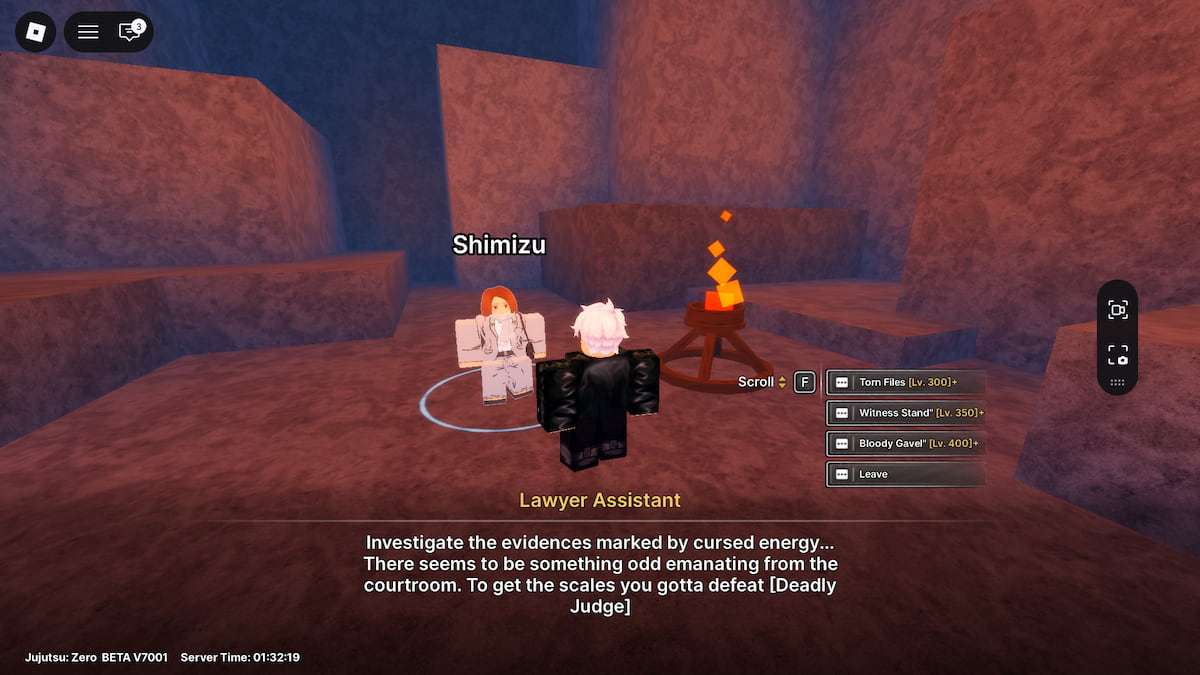Viewport: 1200px width, 675px height.
Task: Open the hamburger menu in the top bar
Action: [88, 32]
